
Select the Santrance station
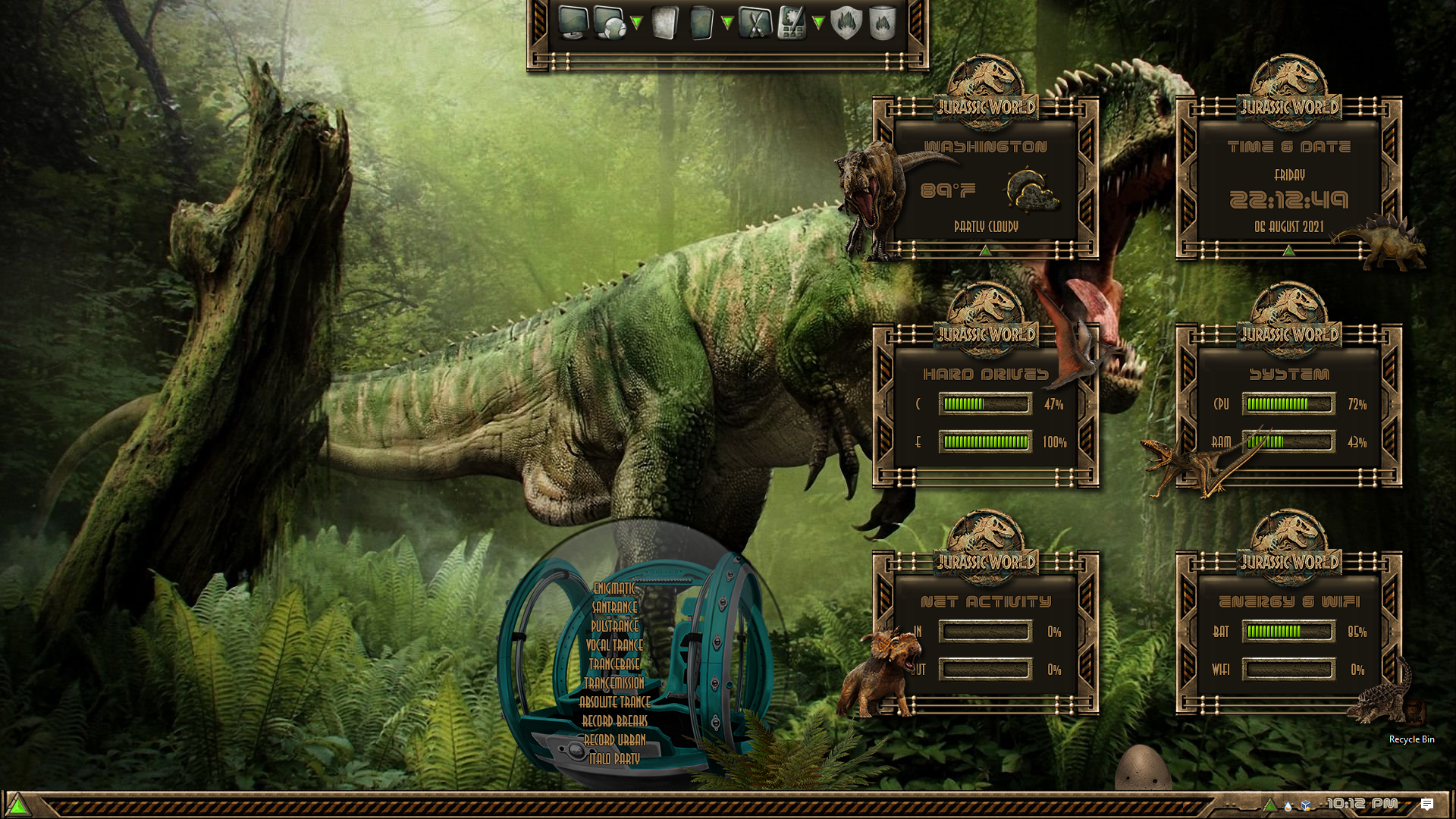[614, 607]
